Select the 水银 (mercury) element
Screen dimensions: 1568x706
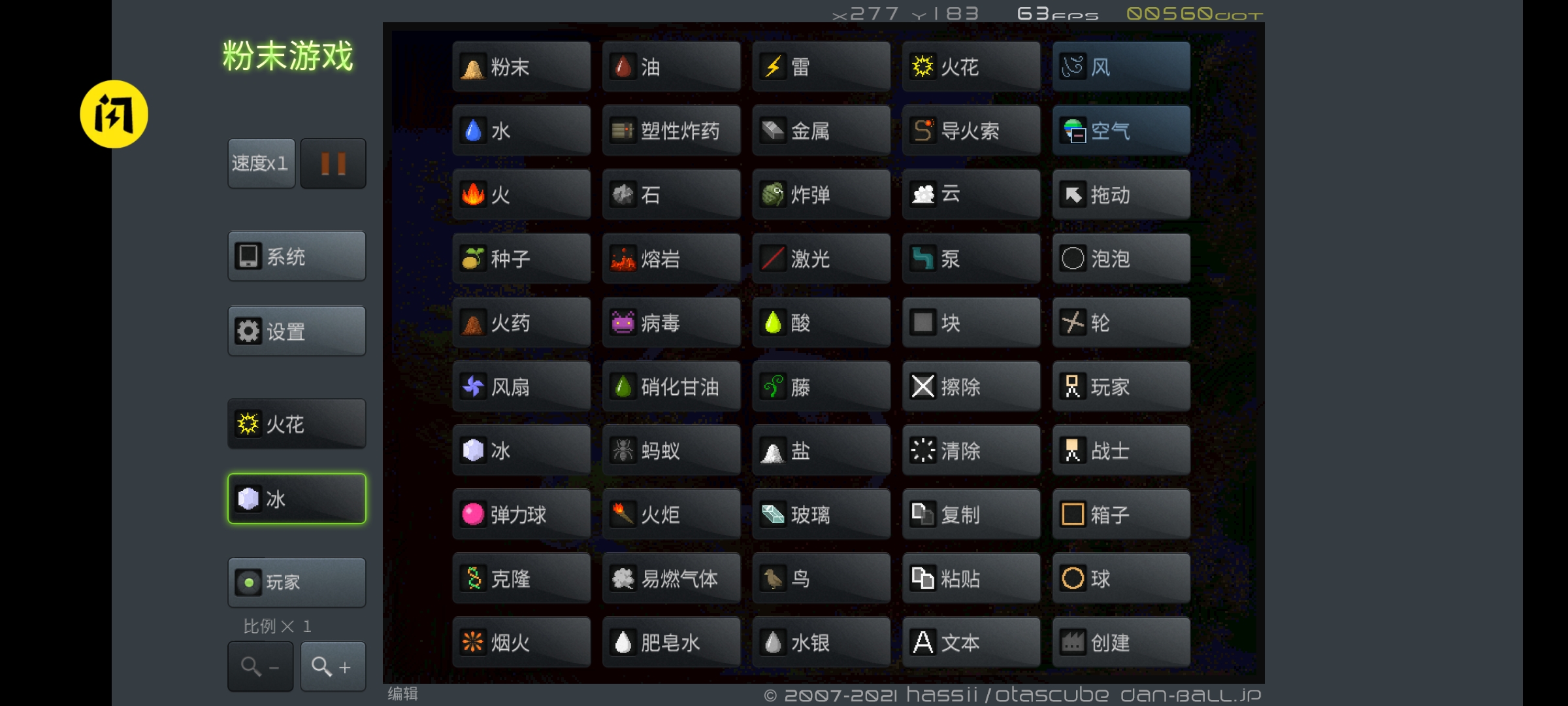[821, 642]
